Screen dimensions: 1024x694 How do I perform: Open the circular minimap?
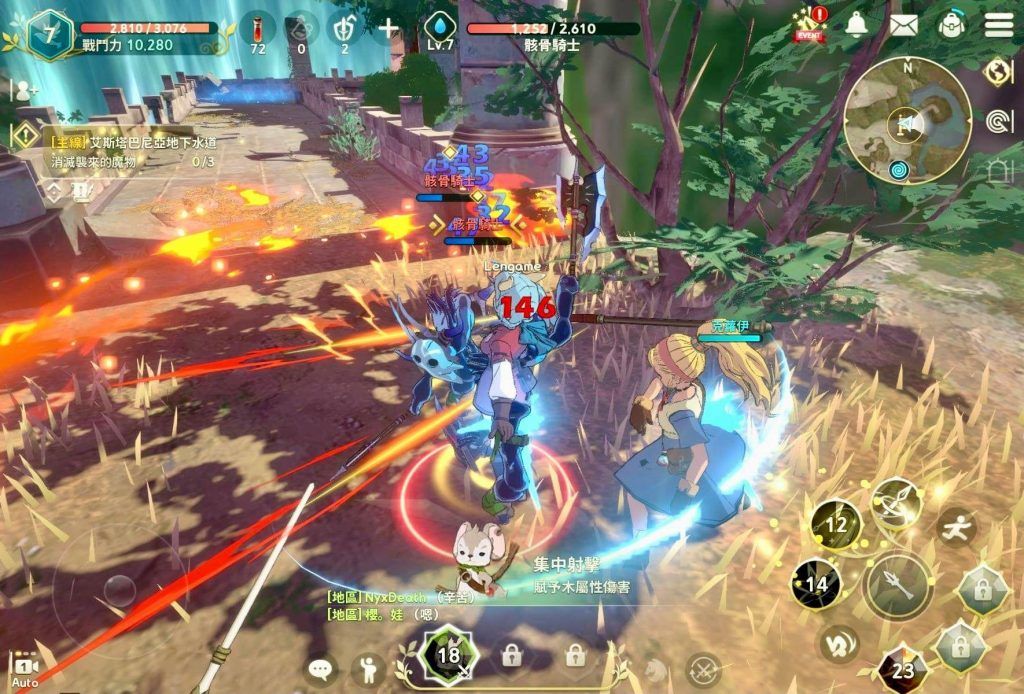907,120
